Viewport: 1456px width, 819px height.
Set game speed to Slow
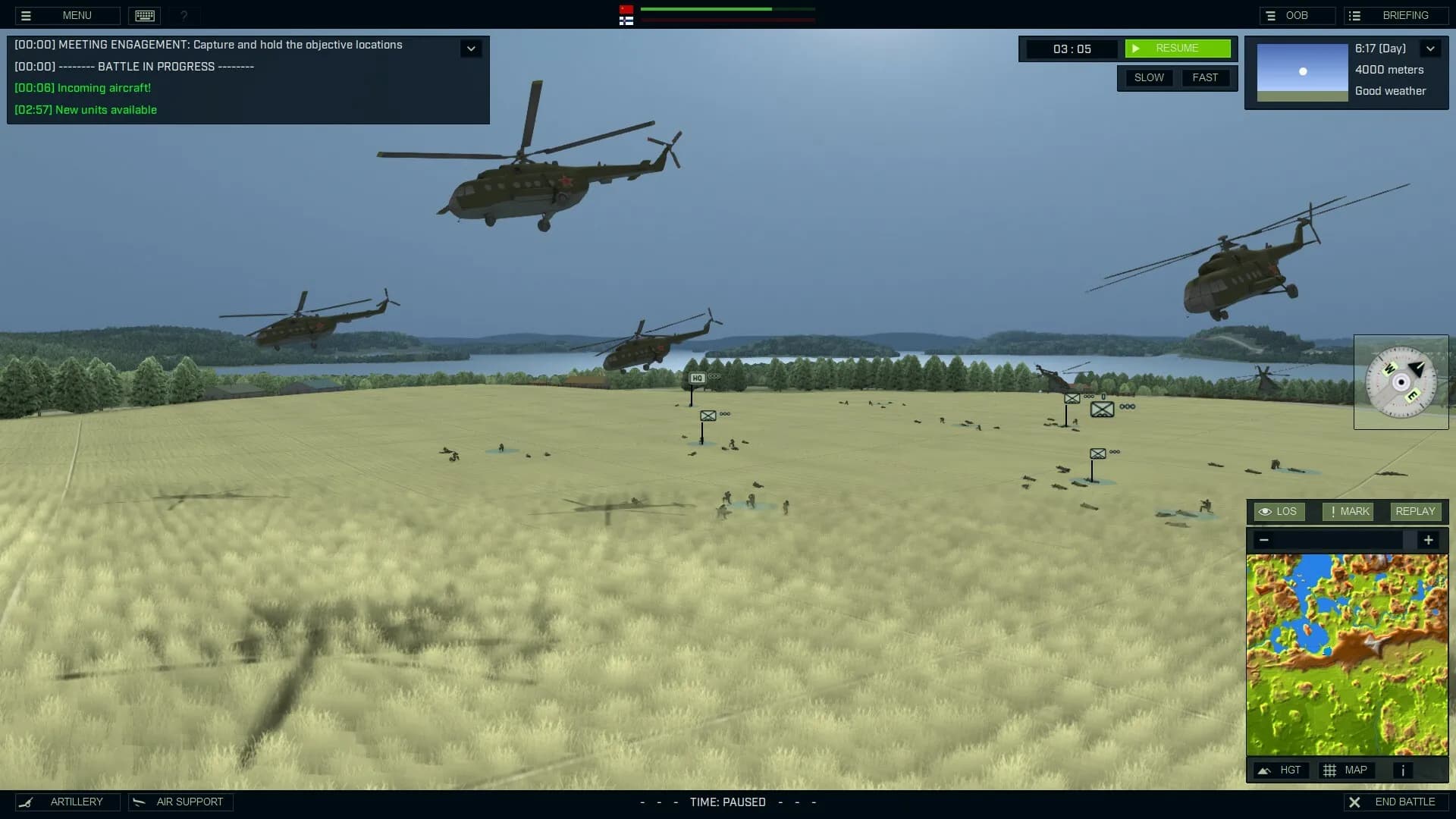1149,77
